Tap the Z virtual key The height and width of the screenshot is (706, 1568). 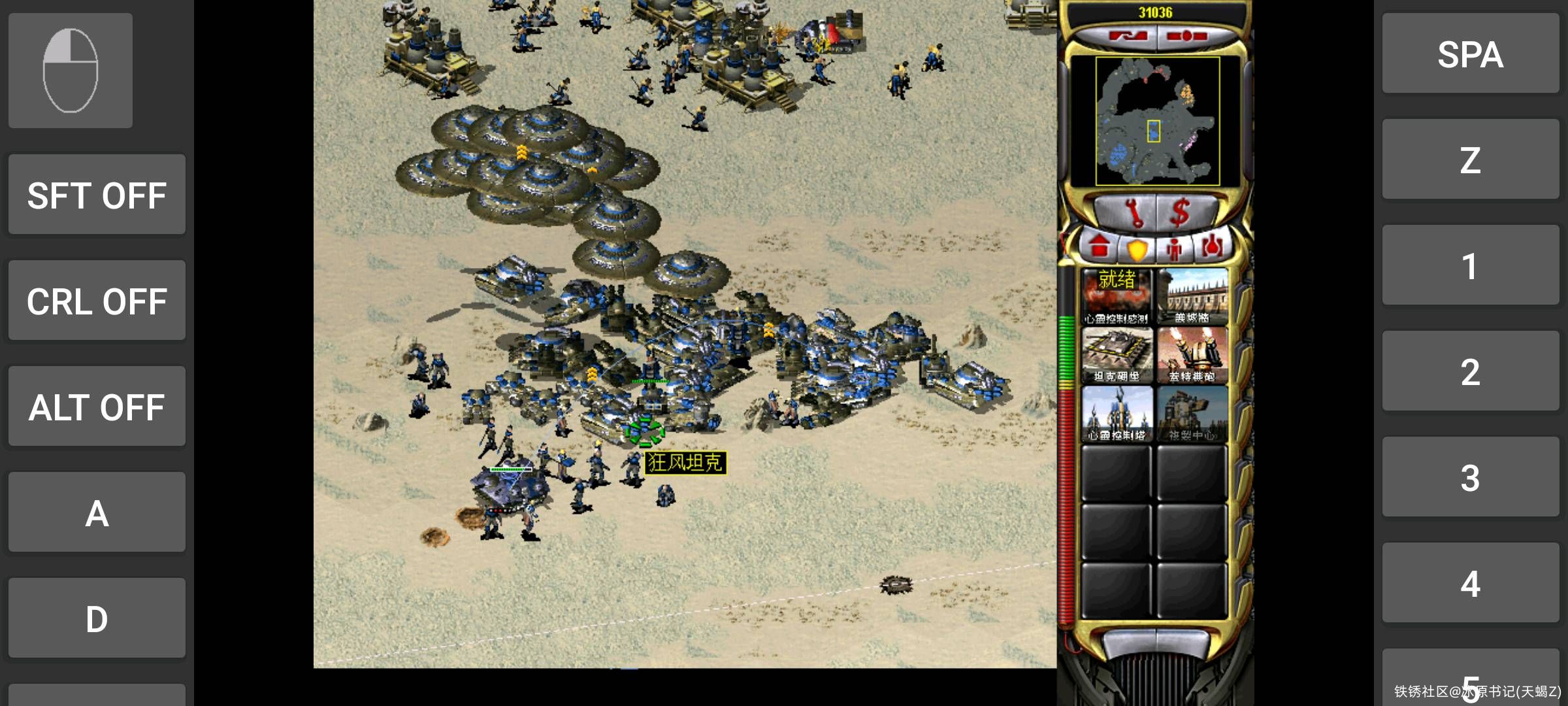(x=1470, y=160)
